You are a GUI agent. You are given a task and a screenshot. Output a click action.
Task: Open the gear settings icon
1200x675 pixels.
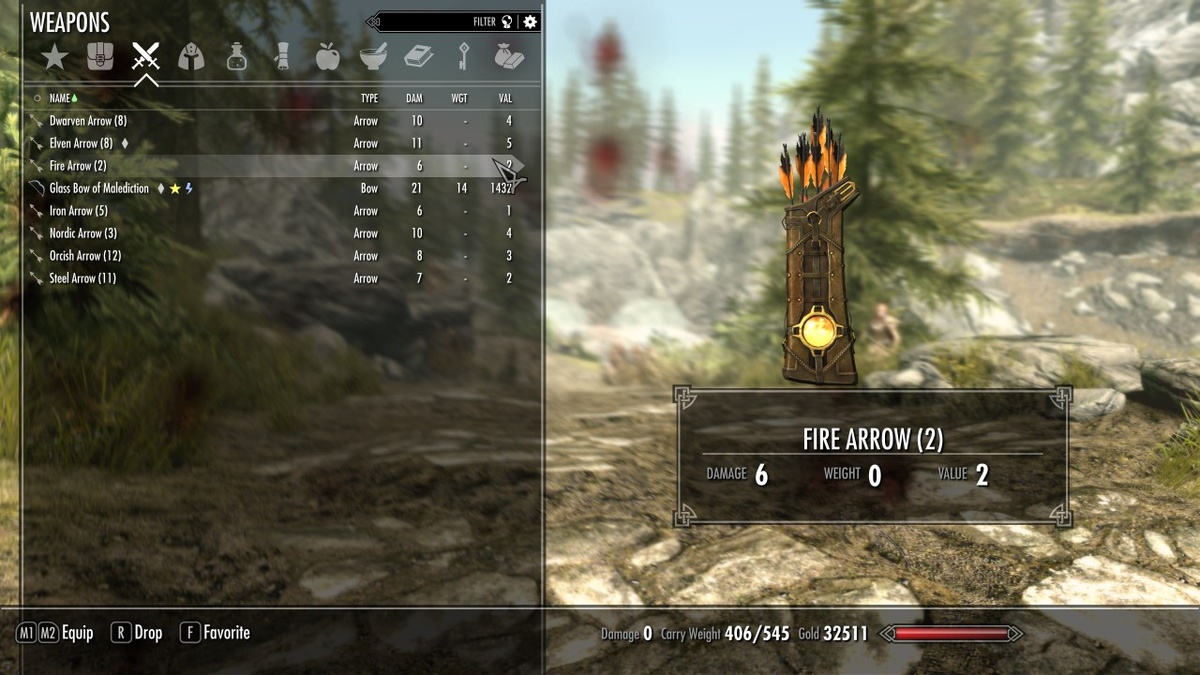(x=530, y=22)
